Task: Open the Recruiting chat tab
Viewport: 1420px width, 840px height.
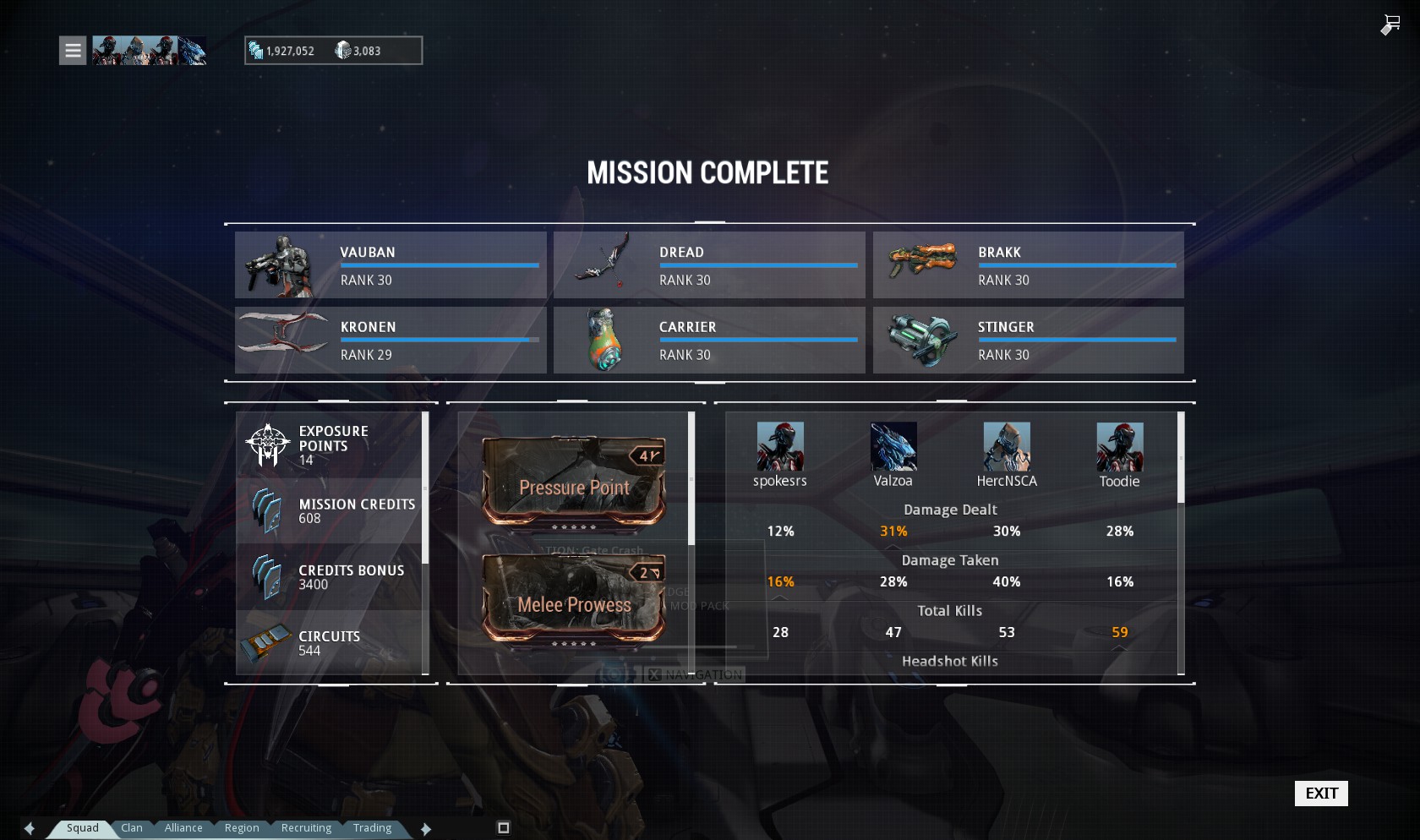Action: (x=306, y=828)
